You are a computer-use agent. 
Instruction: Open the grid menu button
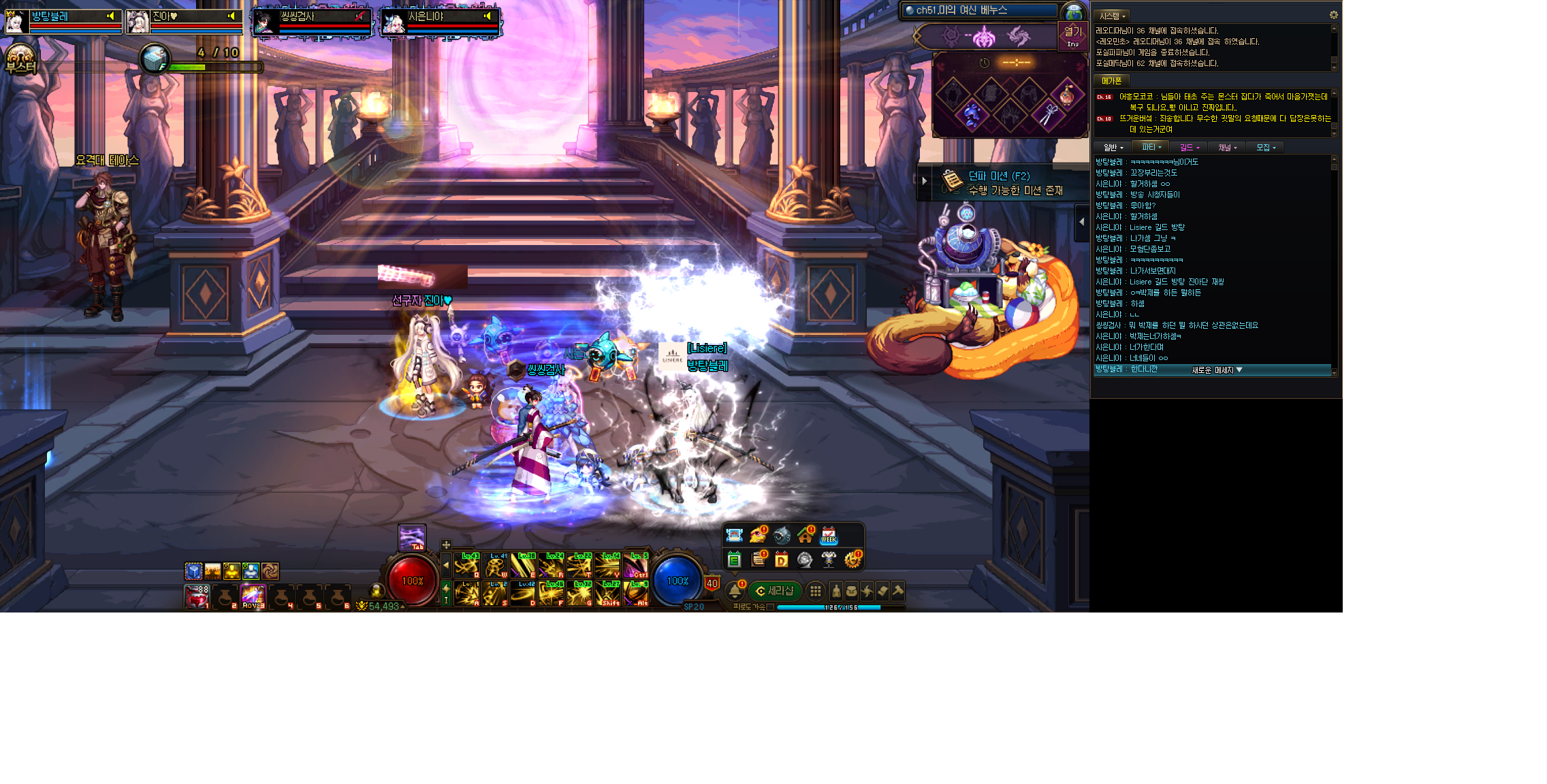(815, 591)
